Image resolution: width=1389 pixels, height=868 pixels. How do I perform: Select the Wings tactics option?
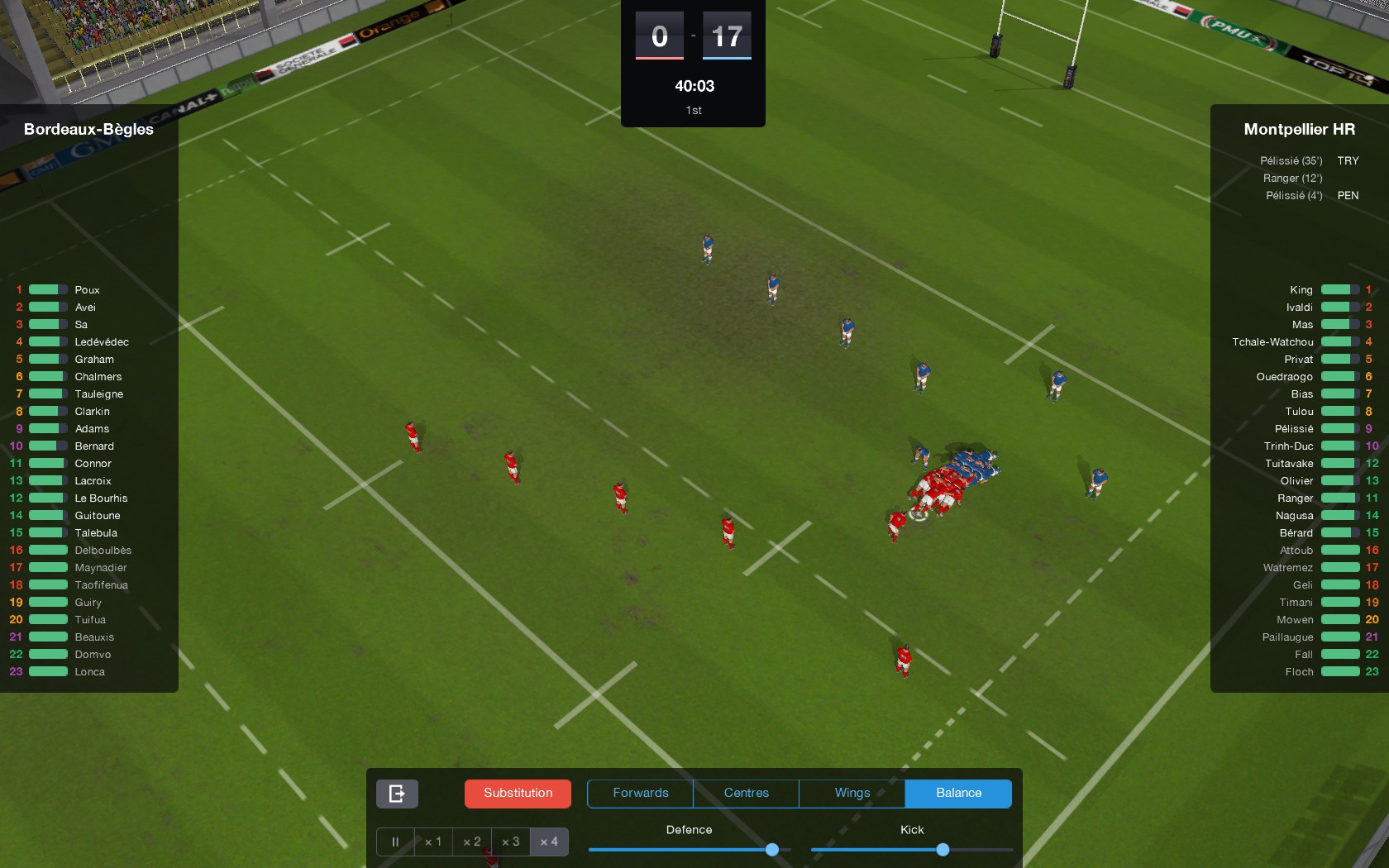click(851, 793)
